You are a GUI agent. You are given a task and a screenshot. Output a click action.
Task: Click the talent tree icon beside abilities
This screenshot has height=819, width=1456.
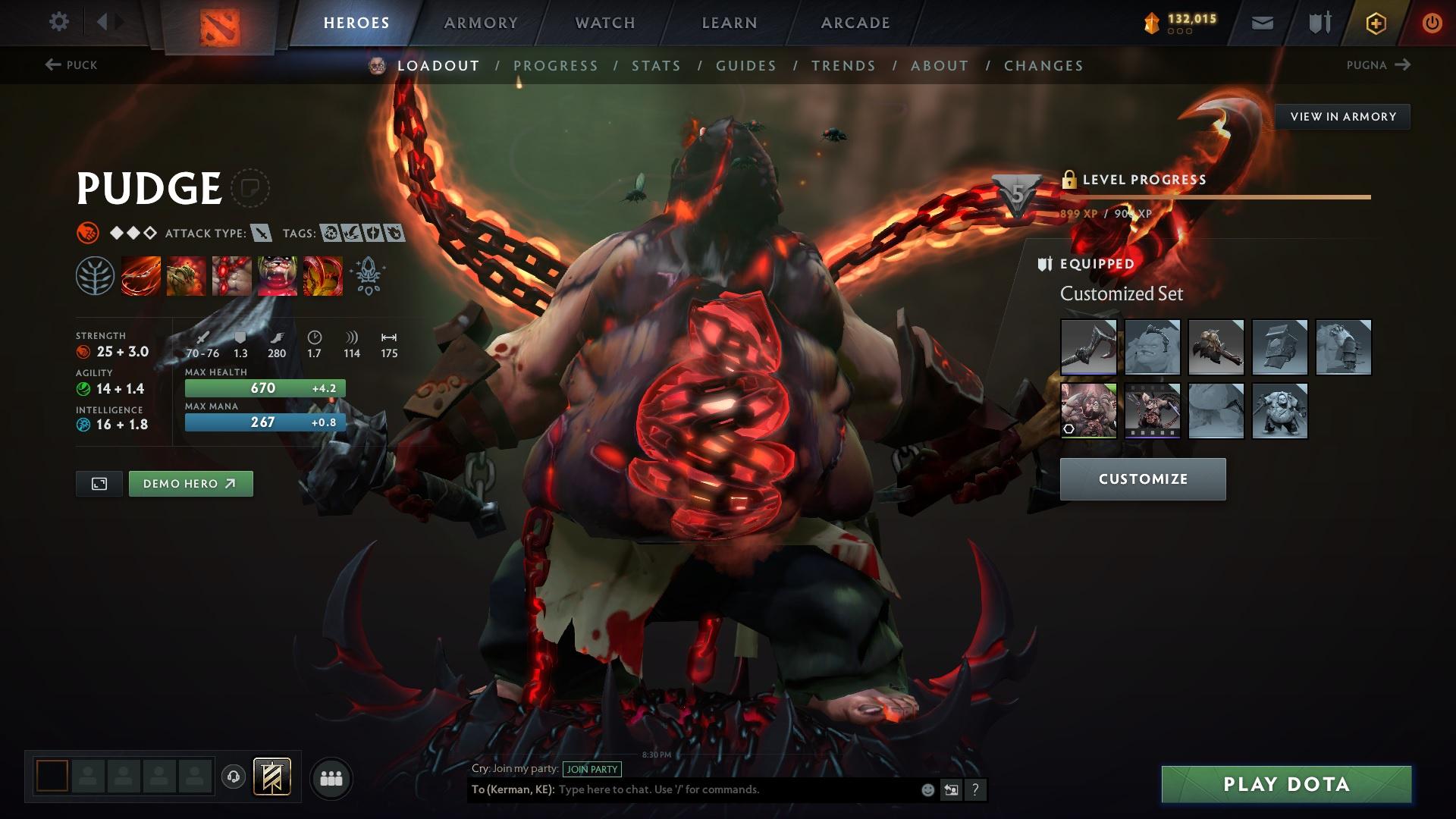point(94,275)
